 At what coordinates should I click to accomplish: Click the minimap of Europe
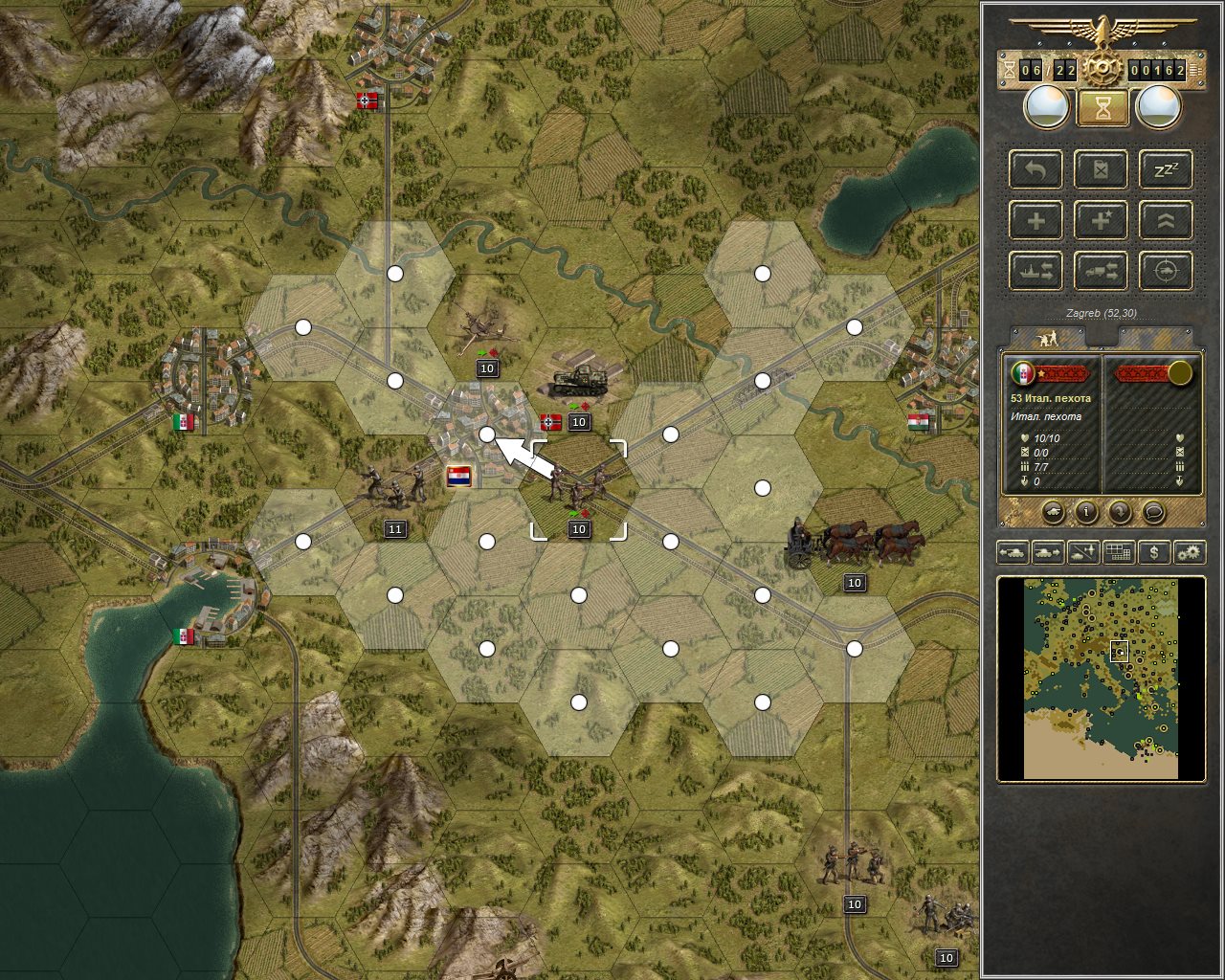(x=1101, y=679)
